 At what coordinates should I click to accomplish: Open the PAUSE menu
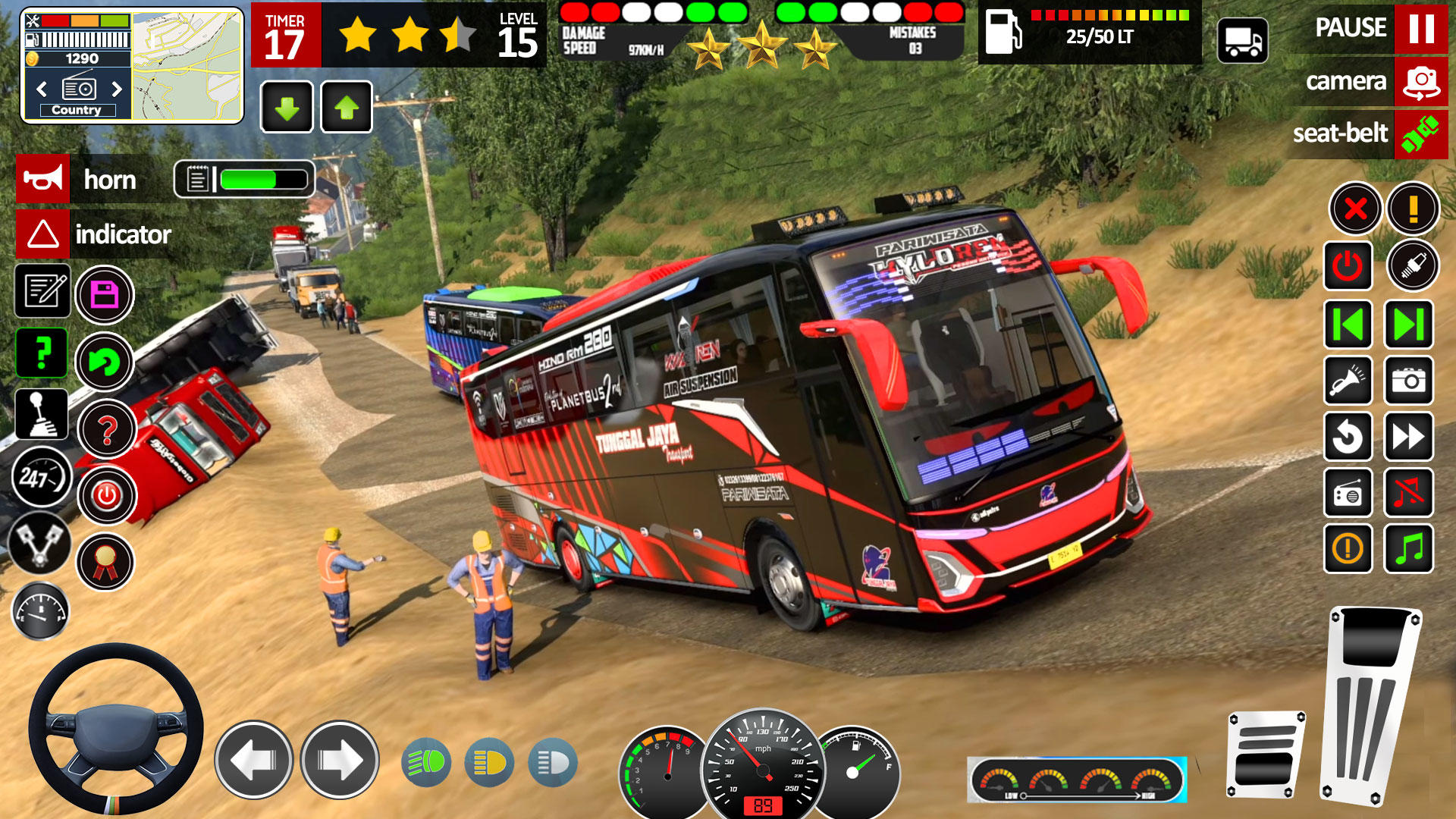(1363, 29)
